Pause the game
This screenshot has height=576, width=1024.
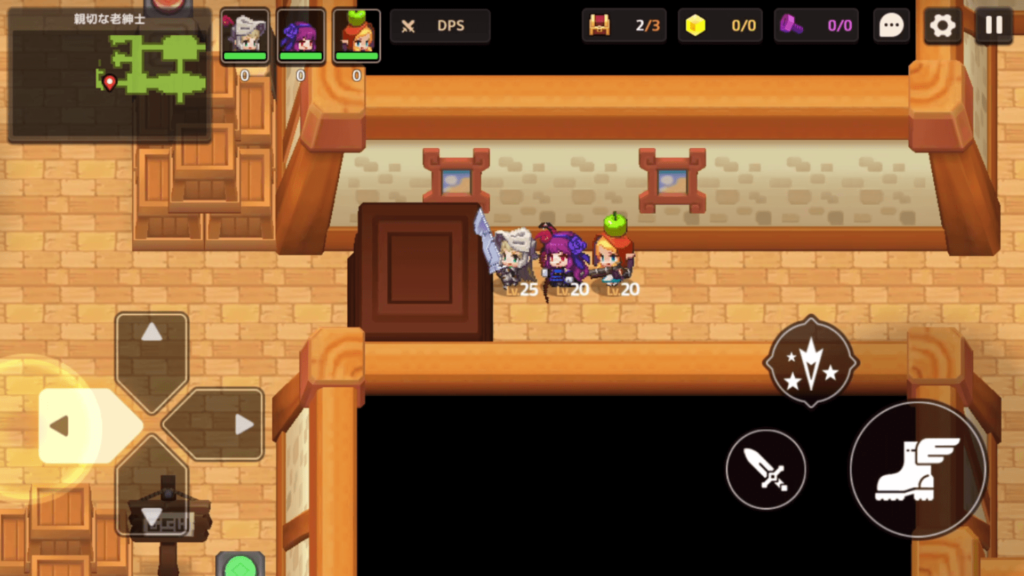pyautogui.click(x=993, y=26)
